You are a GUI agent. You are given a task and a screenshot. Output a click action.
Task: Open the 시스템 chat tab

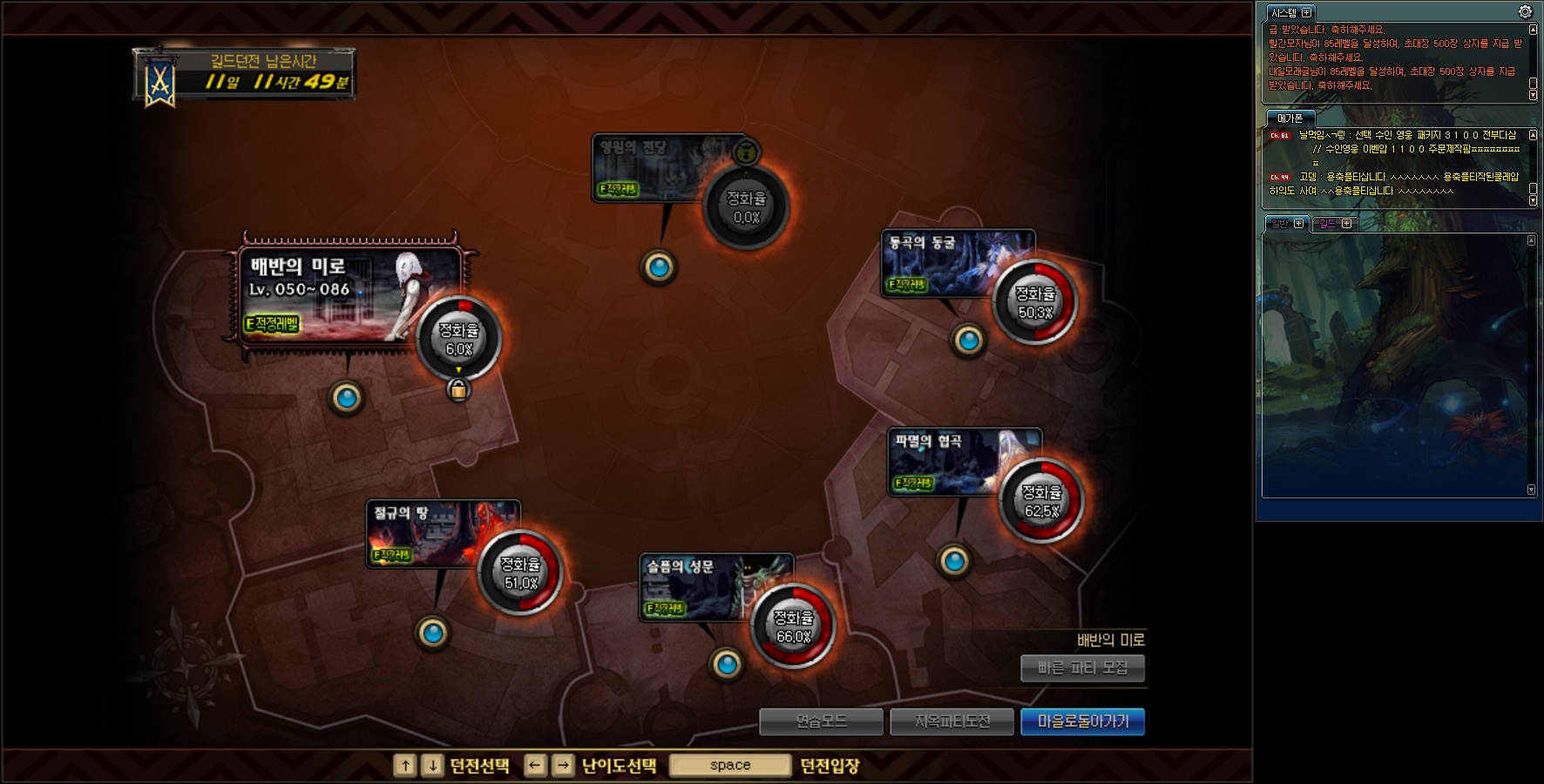pyautogui.click(x=1283, y=13)
